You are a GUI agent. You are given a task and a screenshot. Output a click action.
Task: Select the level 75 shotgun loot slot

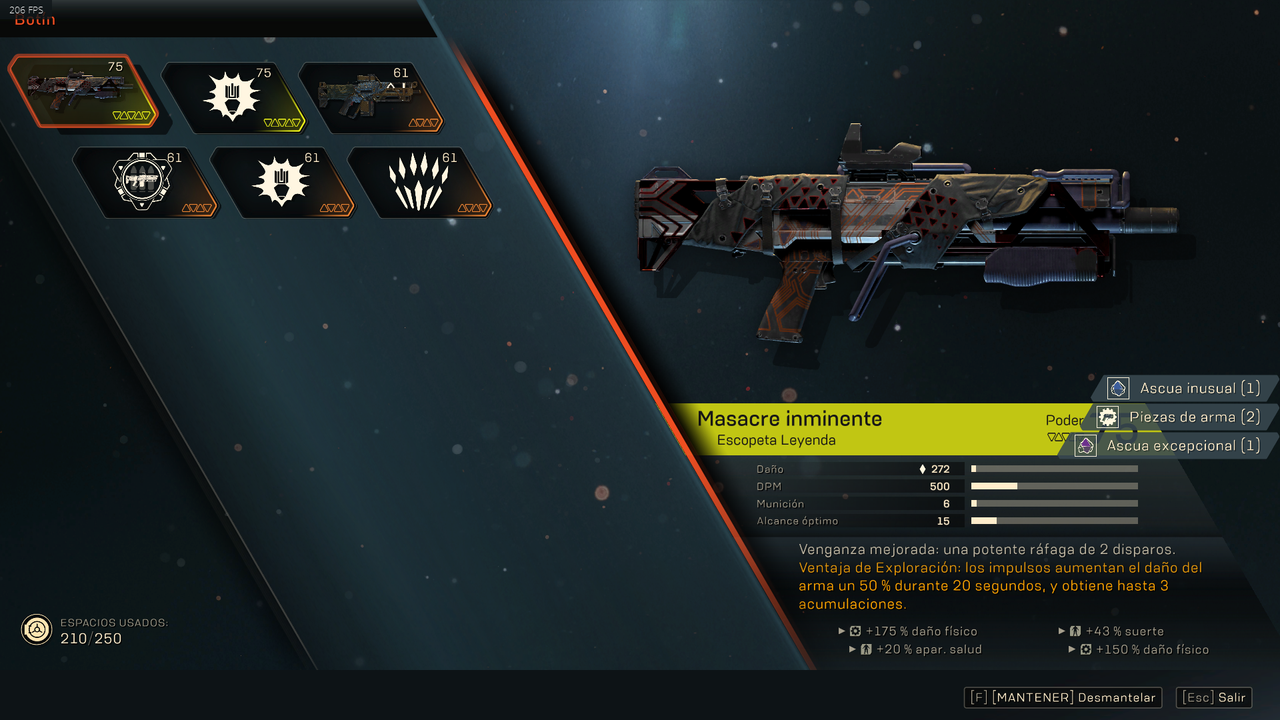coord(82,93)
